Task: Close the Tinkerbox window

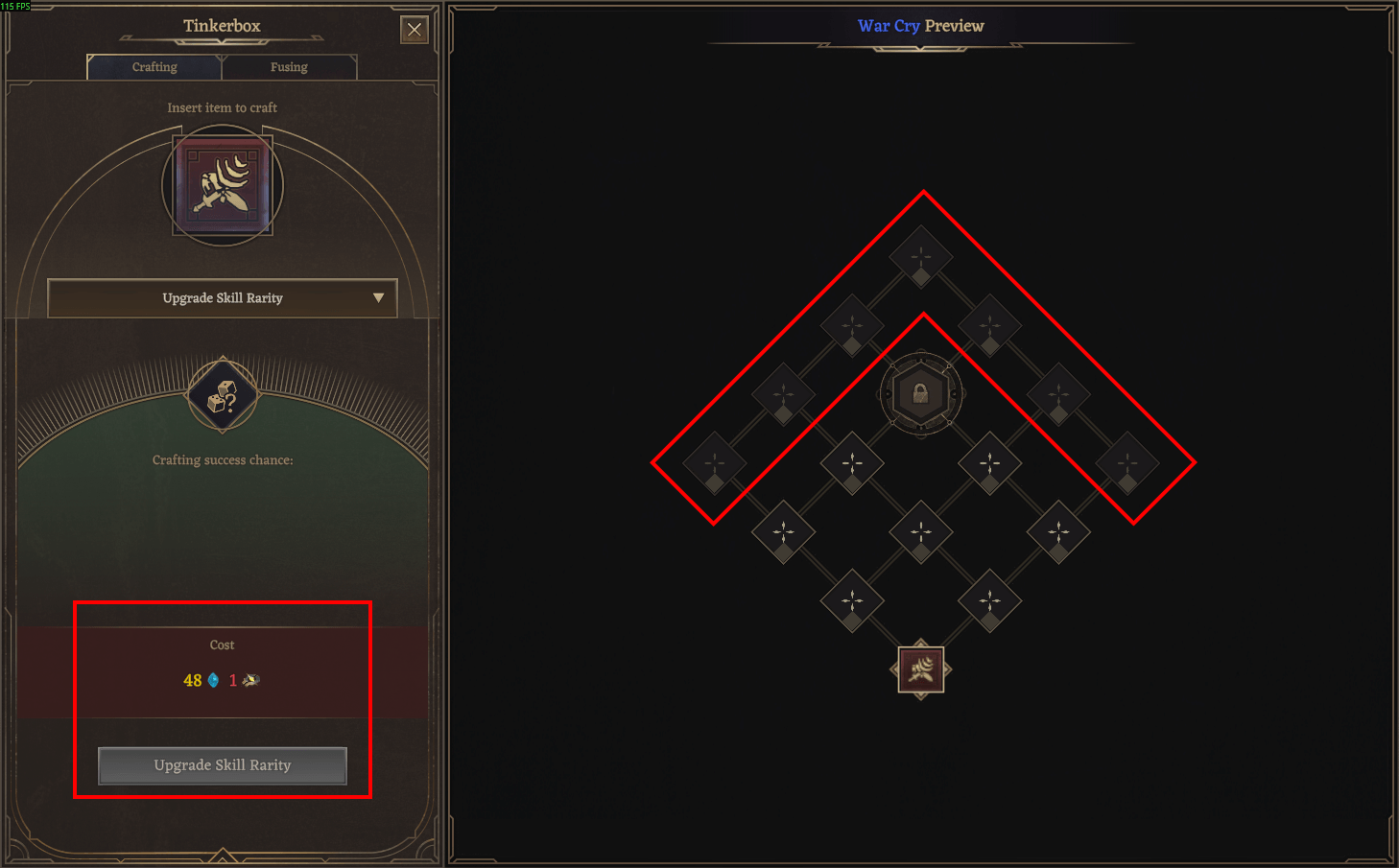Action: tap(414, 29)
